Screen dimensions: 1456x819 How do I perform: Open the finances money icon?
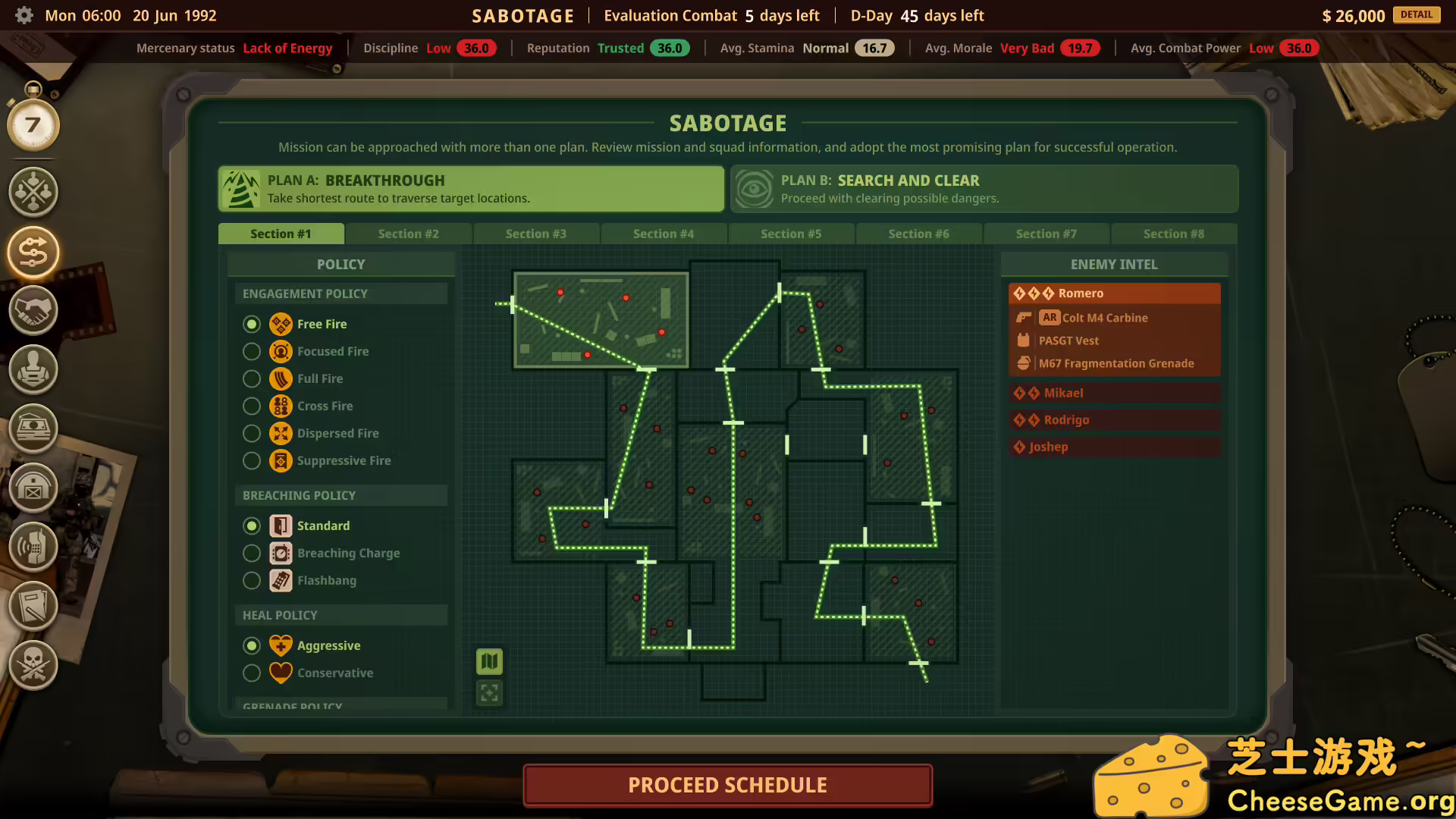click(x=33, y=428)
